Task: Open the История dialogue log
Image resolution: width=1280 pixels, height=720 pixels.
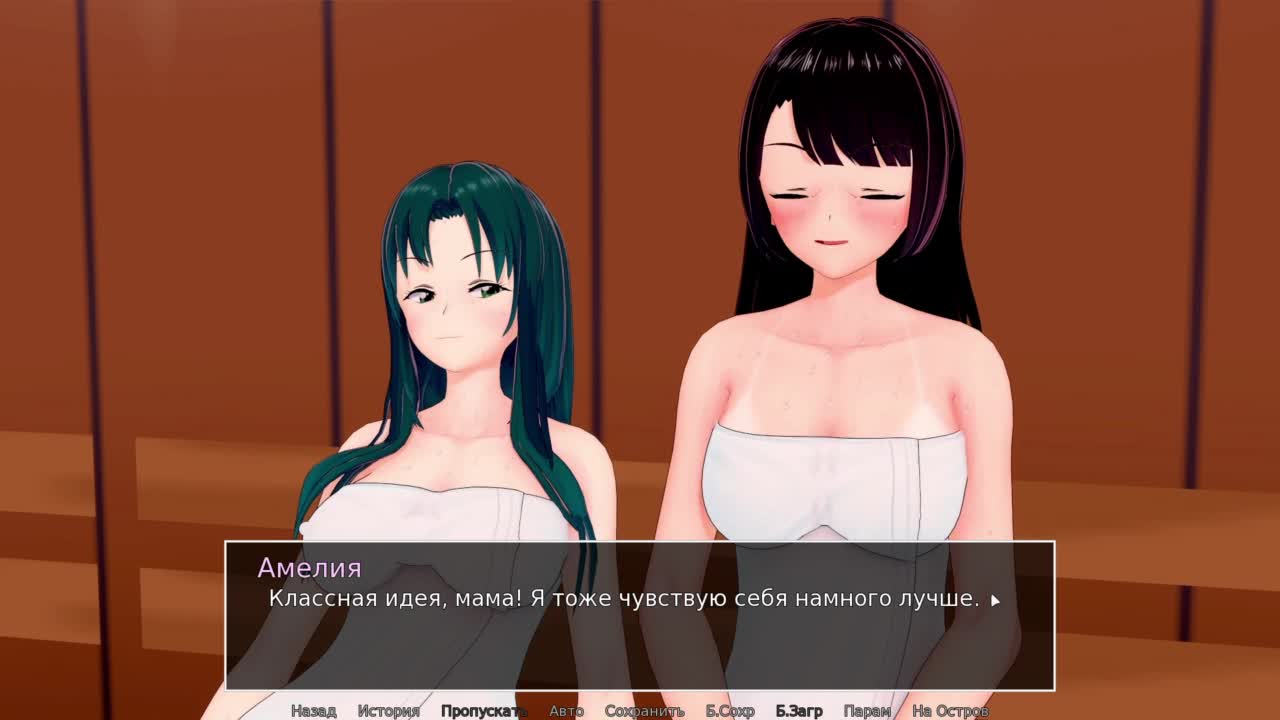Action: pos(388,711)
